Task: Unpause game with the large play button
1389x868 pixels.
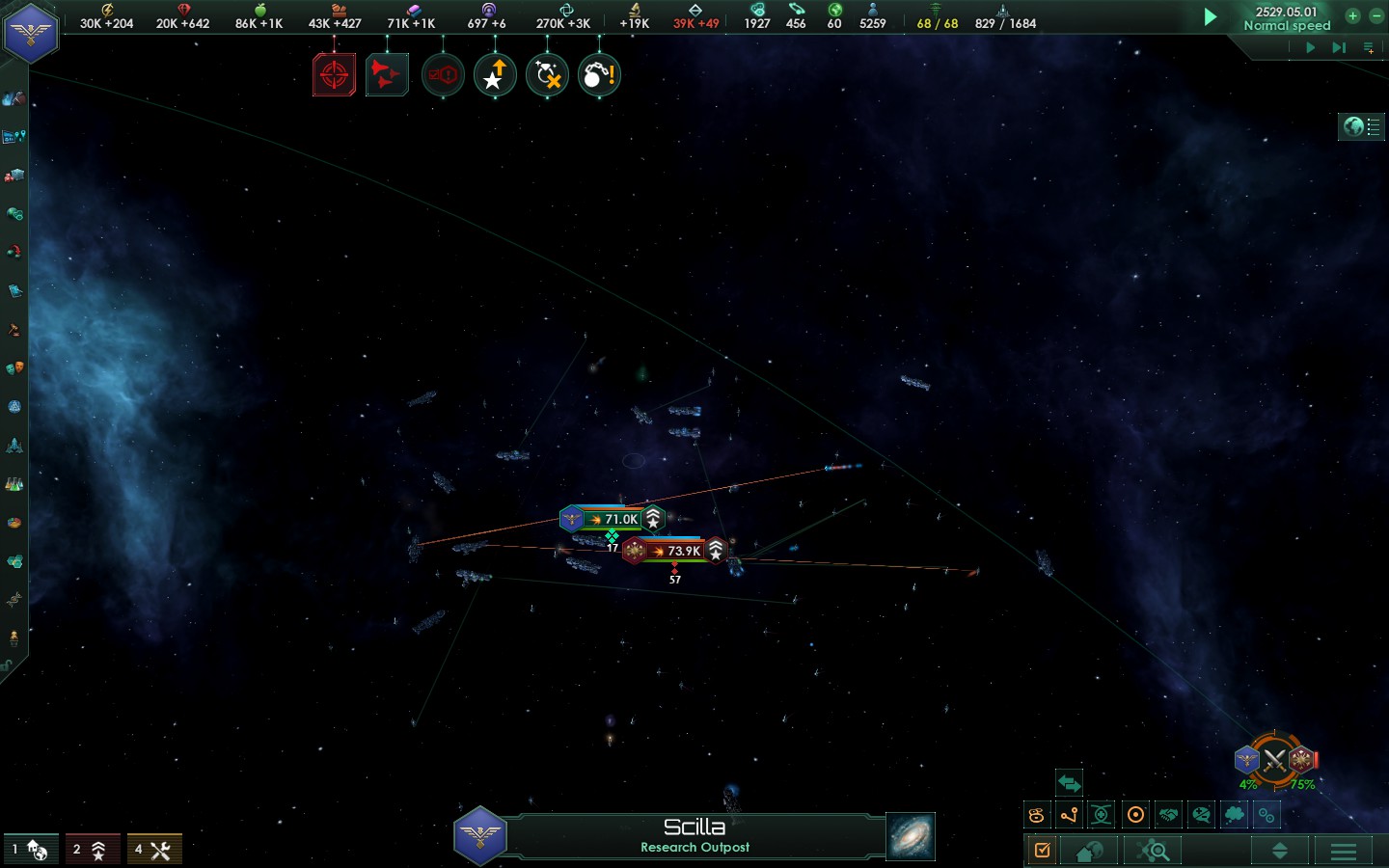Action: pos(1210,16)
